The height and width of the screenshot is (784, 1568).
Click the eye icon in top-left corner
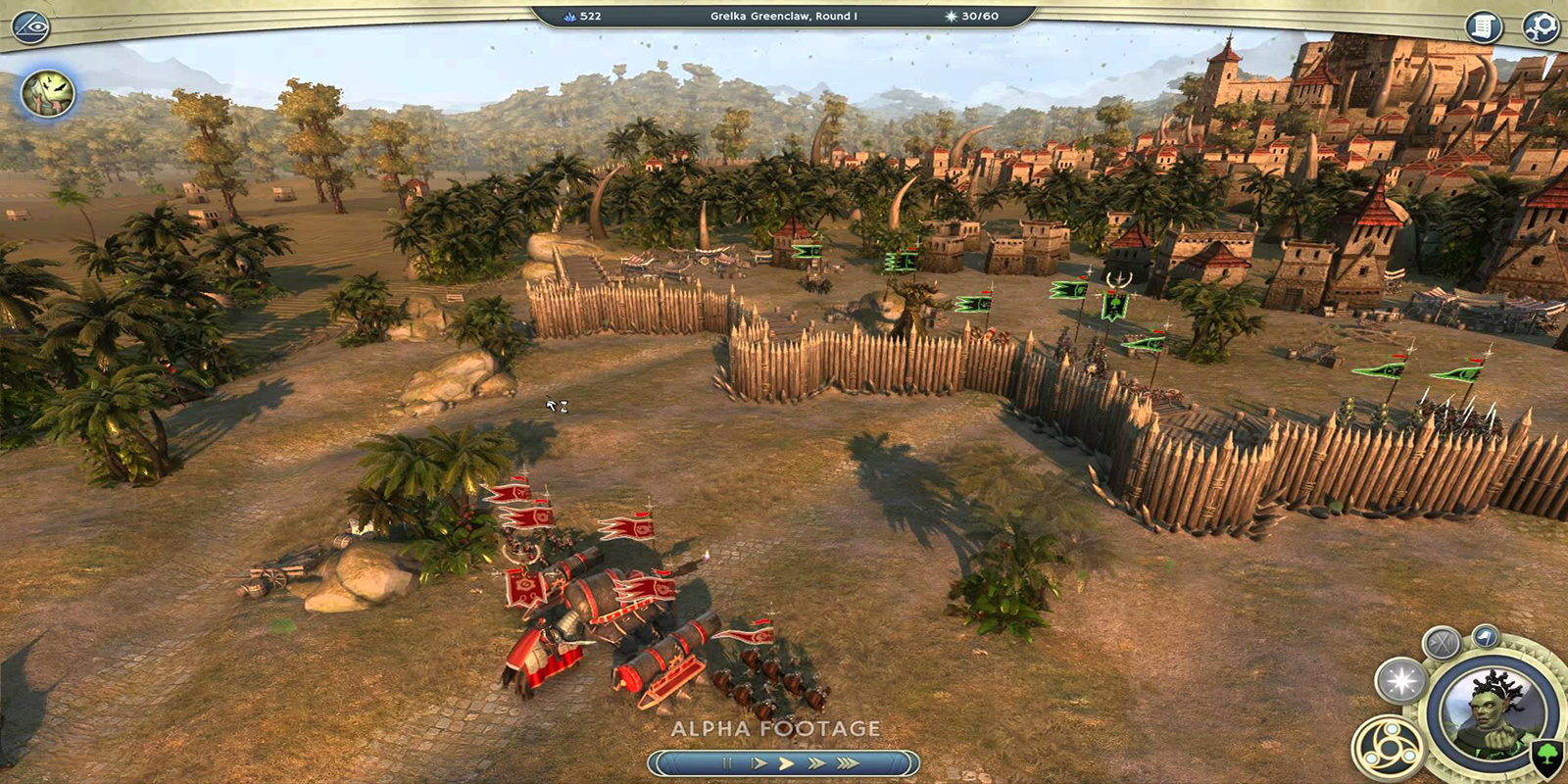pyautogui.click(x=28, y=26)
